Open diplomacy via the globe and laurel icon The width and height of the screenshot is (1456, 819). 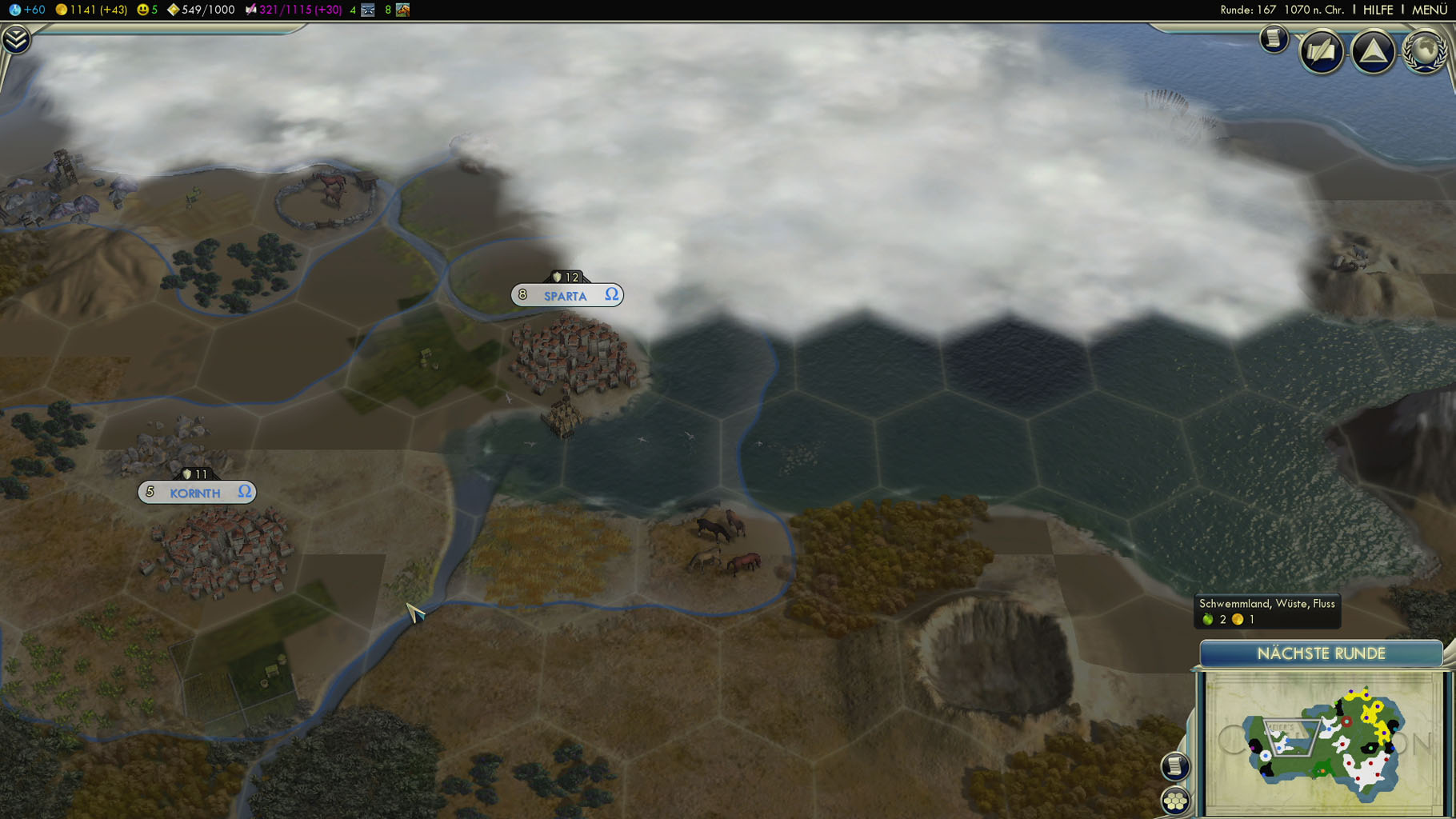[x=1425, y=52]
